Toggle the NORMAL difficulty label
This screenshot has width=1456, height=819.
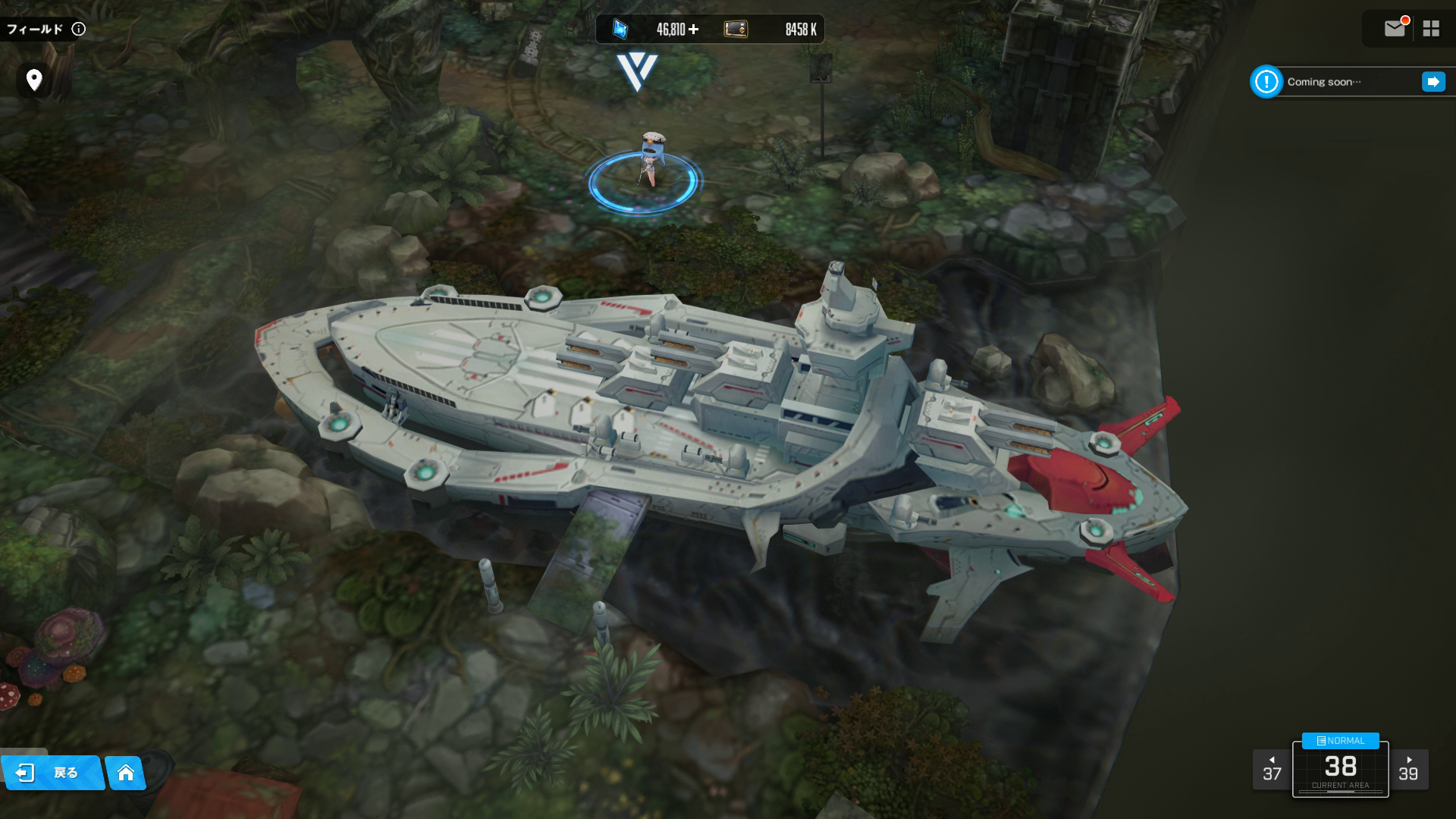[x=1340, y=741]
